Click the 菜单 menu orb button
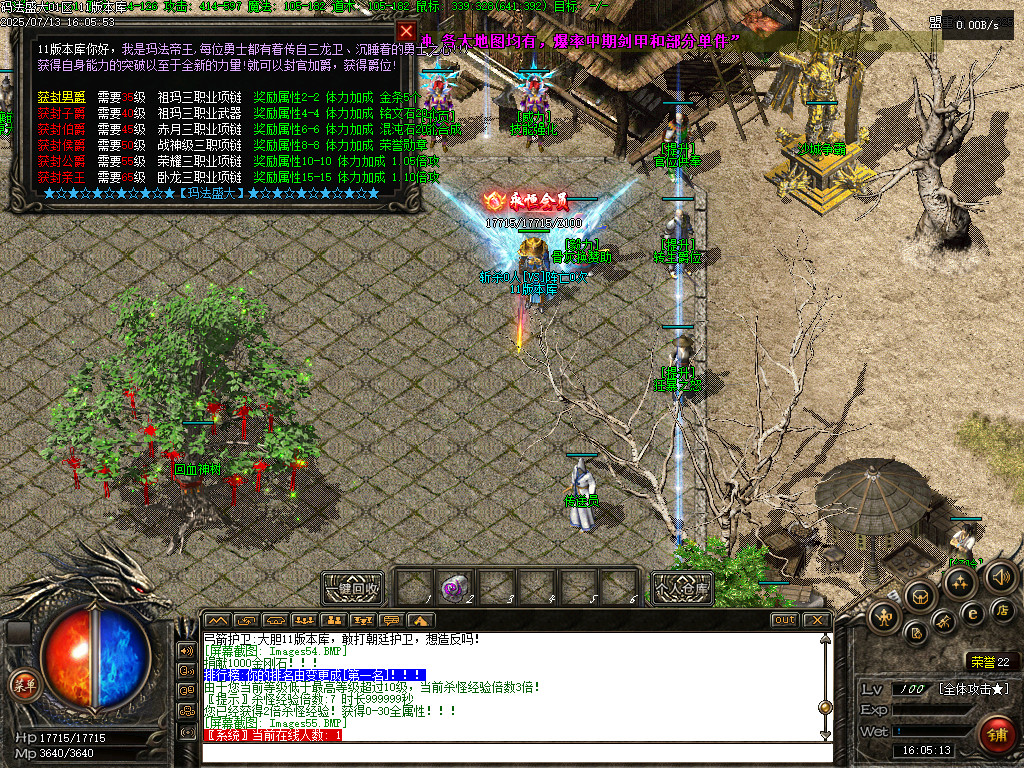Viewport: 1024px width, 768px height. 22,685
